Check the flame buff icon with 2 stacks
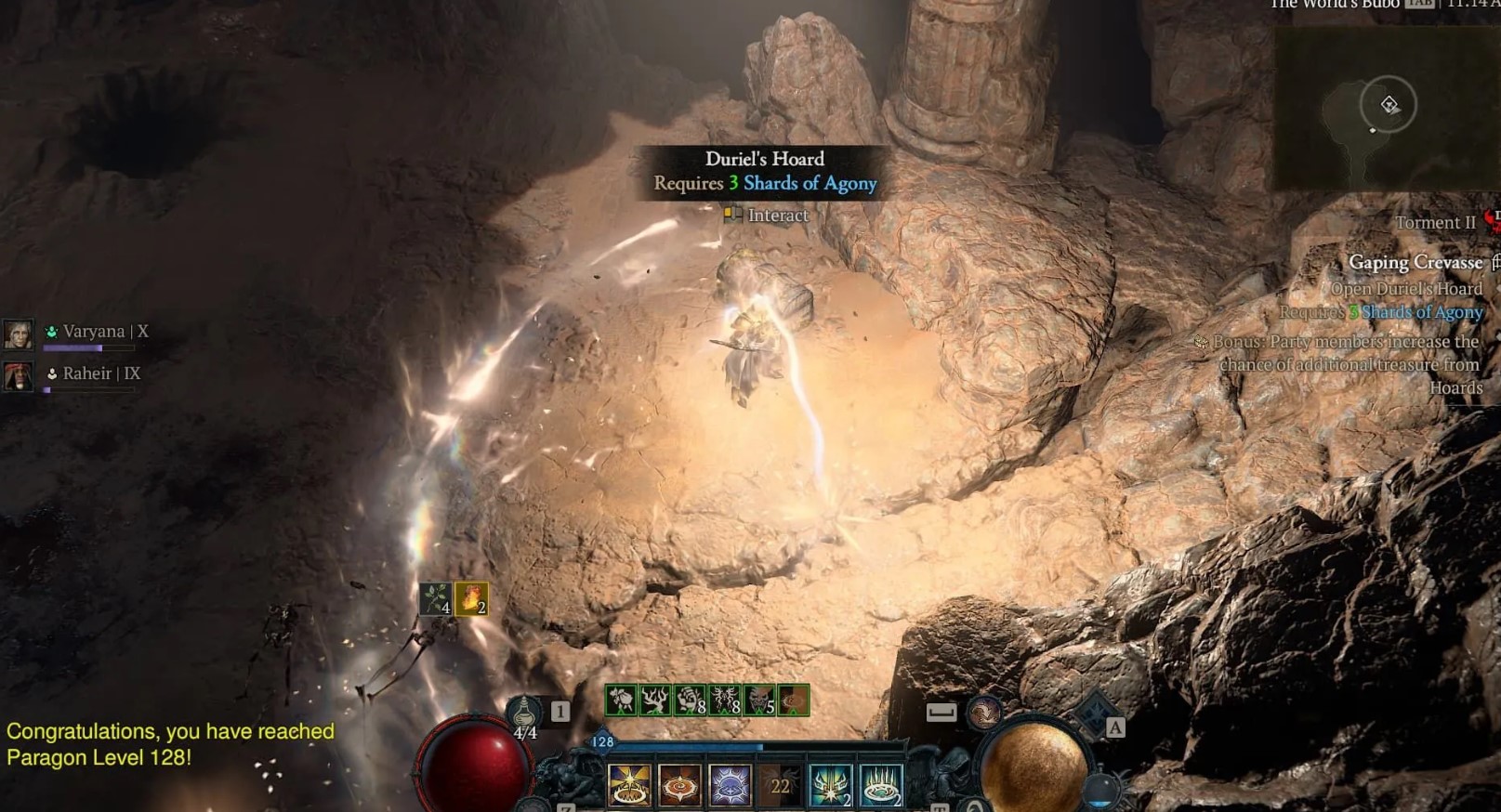Screen dimensions: 1501x812 pos(471,598)
